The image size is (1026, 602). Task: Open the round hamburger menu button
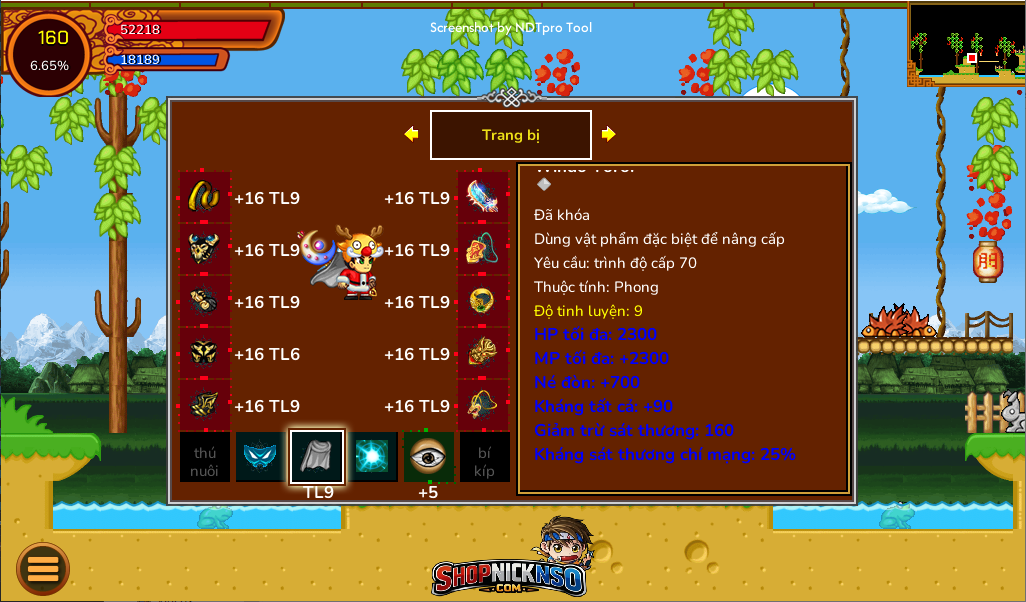pos(43,569)
